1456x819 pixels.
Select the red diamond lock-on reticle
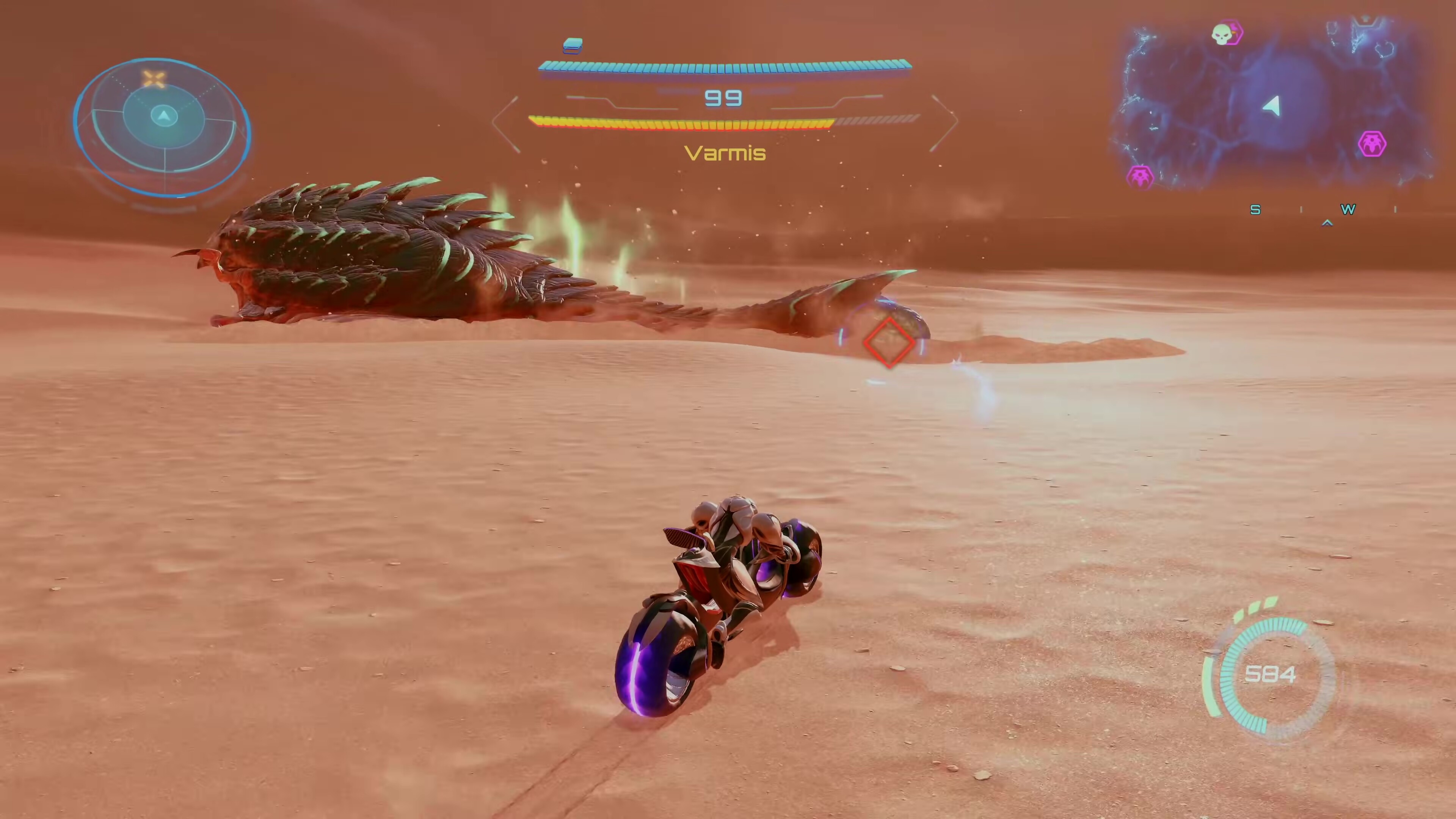[x=888, y=342]
